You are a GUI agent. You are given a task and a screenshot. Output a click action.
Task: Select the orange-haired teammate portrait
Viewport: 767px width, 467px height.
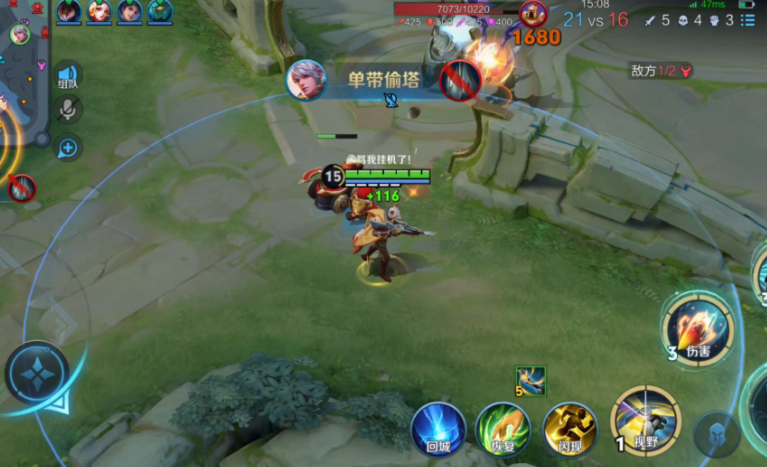click(99, 11)
